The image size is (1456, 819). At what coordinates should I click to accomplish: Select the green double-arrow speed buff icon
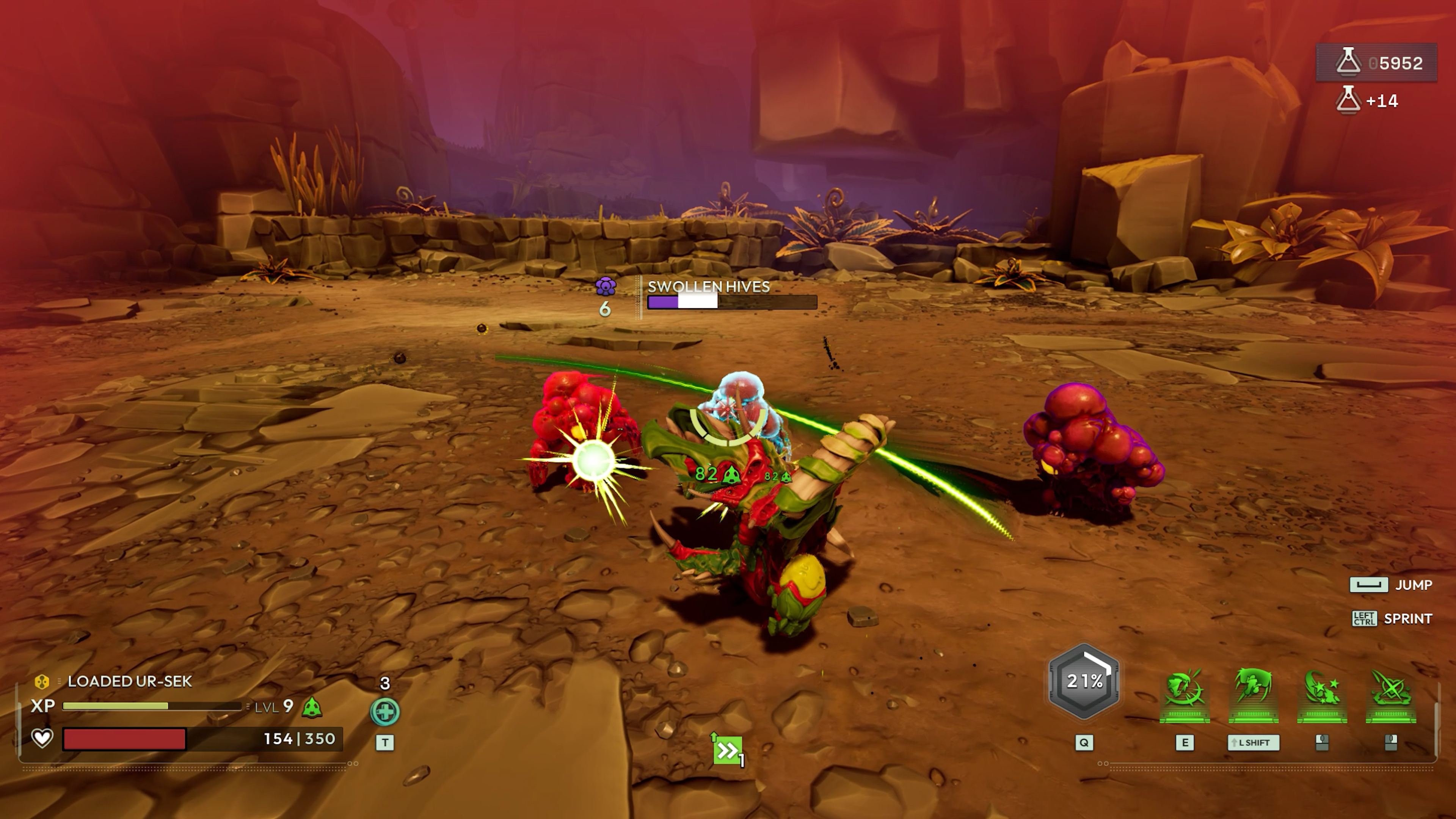[727, 751]
